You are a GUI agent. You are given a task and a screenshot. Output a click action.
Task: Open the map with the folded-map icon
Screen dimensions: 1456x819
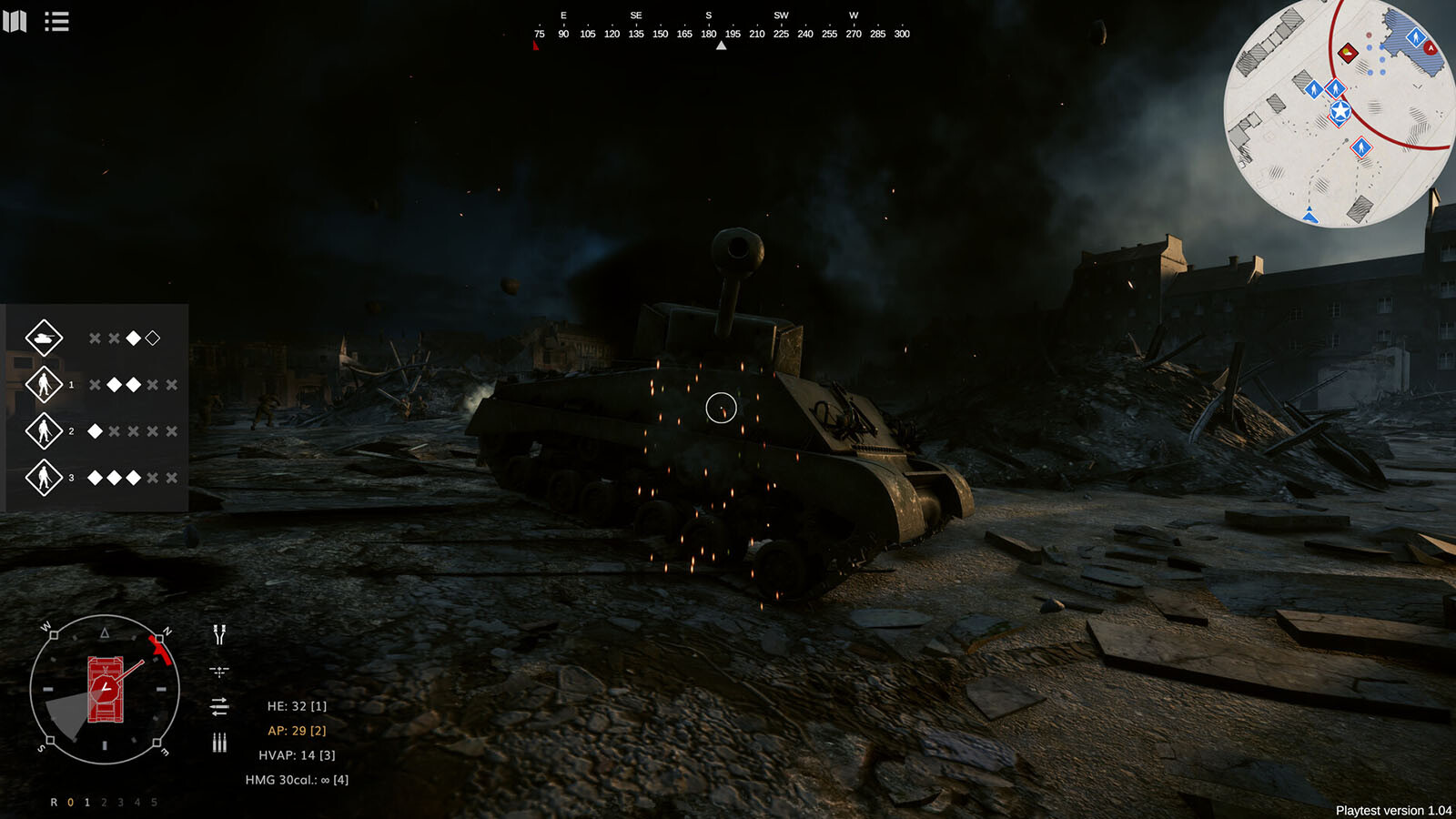(x=15, y=21)
